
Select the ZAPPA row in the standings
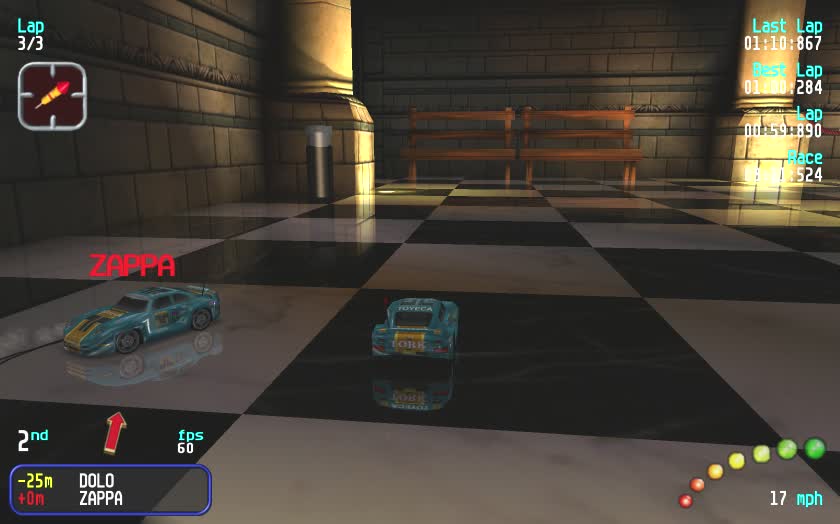[100, 498]
